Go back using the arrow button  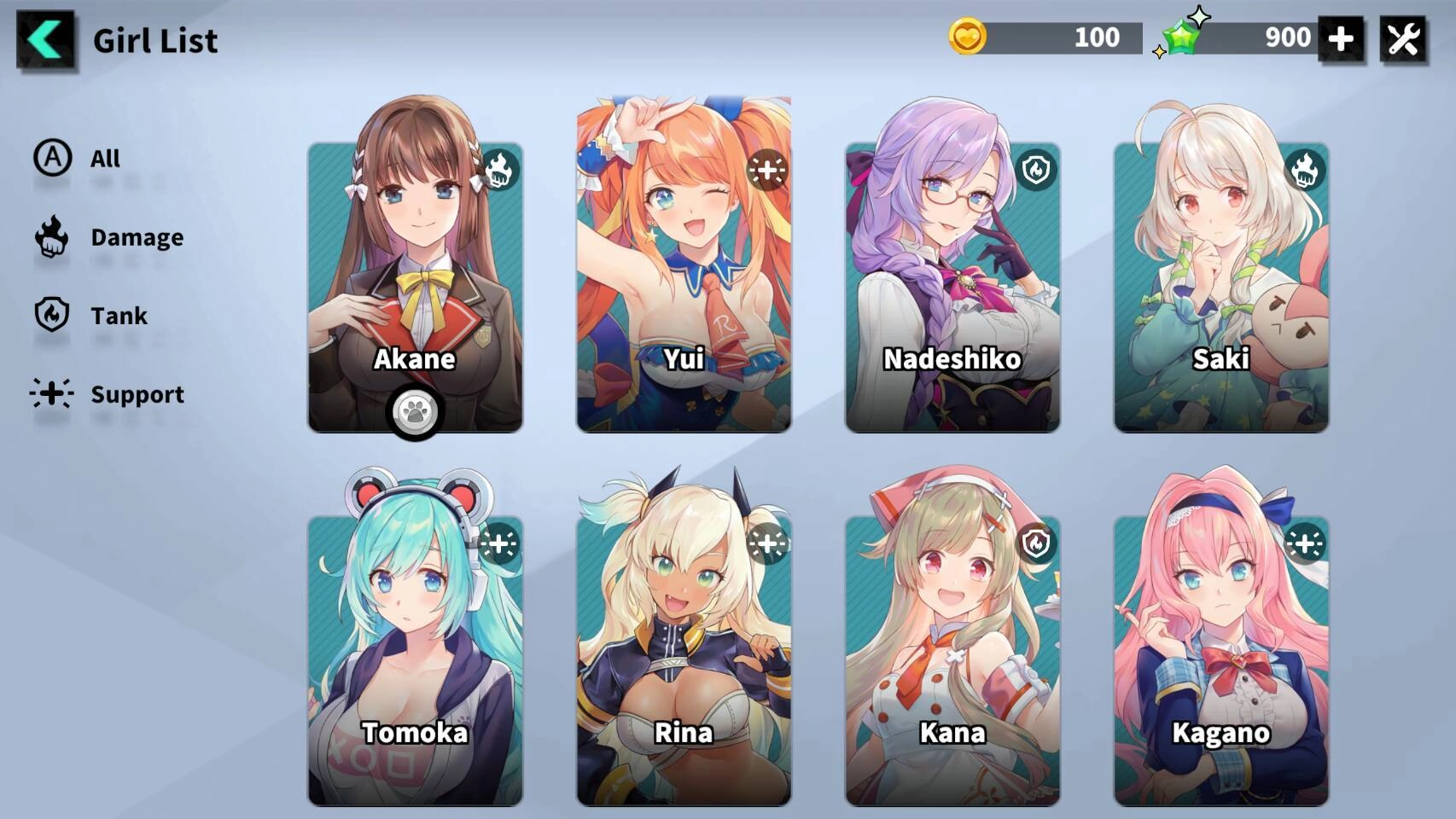(x=46, y=39)
